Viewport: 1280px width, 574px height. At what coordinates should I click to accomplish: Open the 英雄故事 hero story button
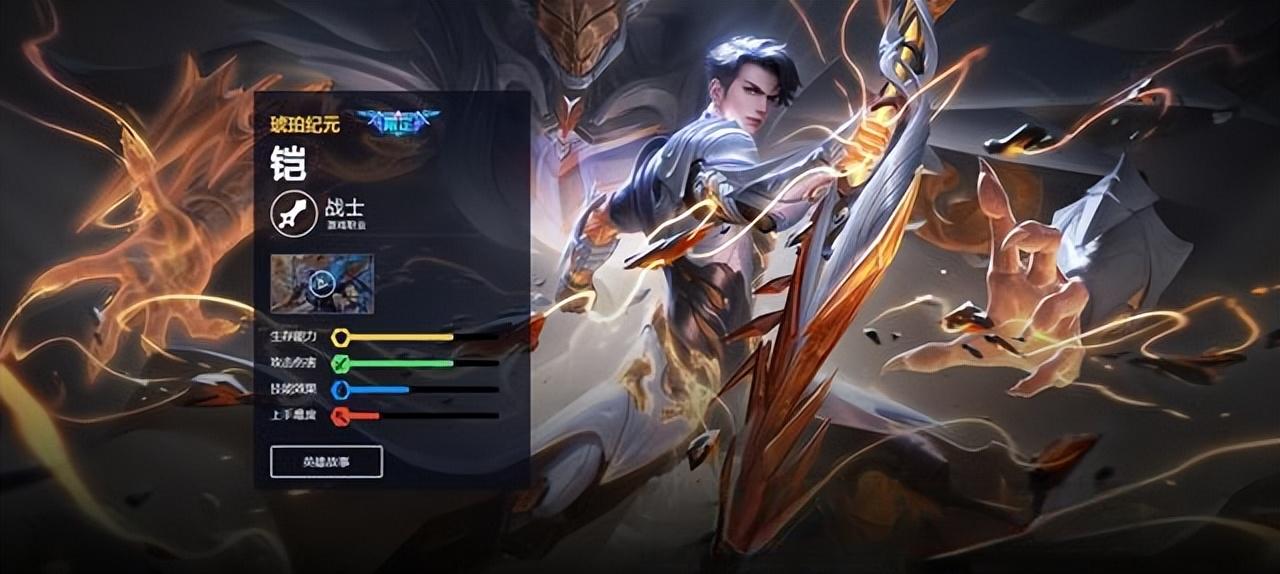click(326, 462)
